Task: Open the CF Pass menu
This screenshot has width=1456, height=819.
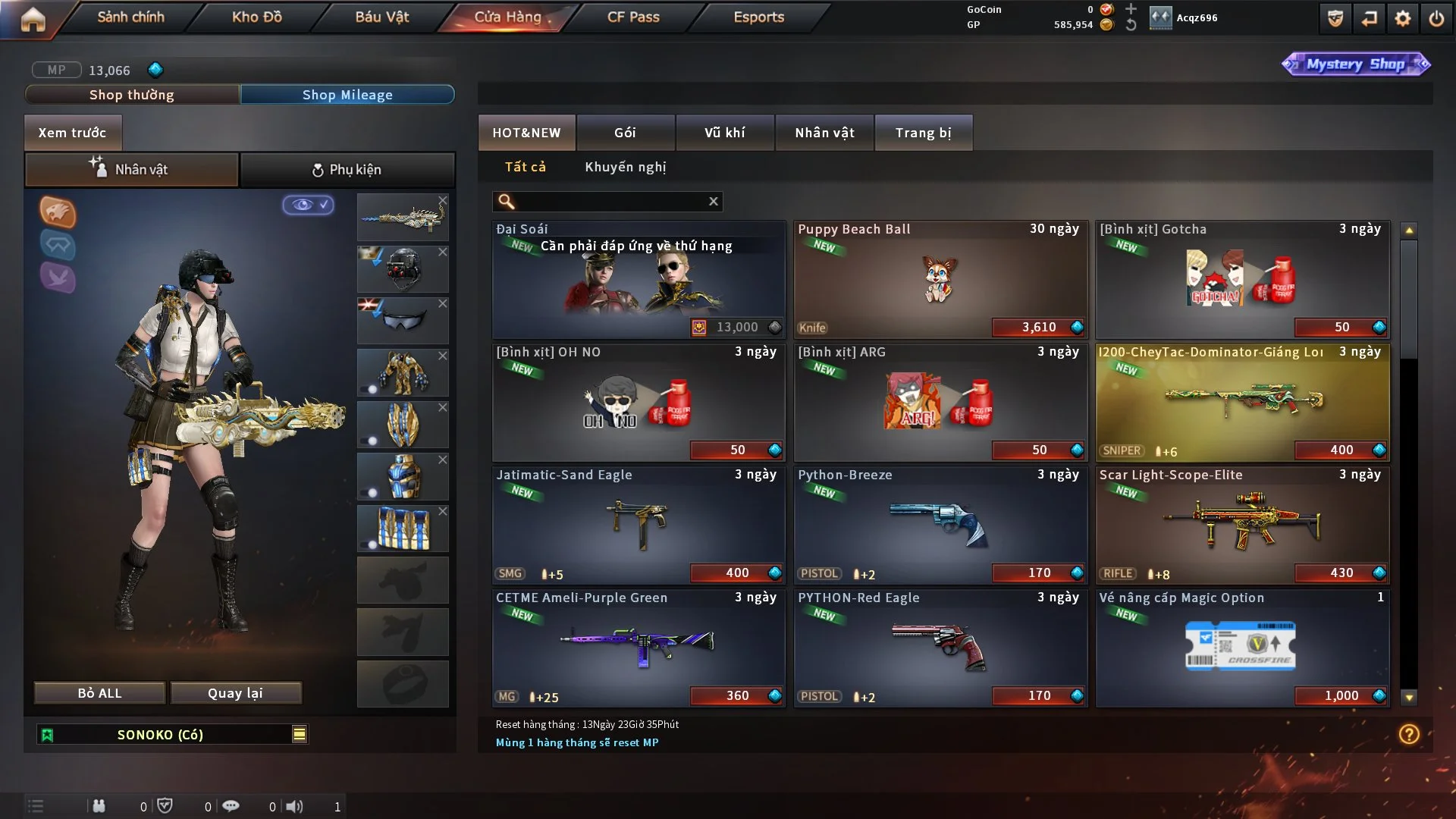Action: point(632,17)
